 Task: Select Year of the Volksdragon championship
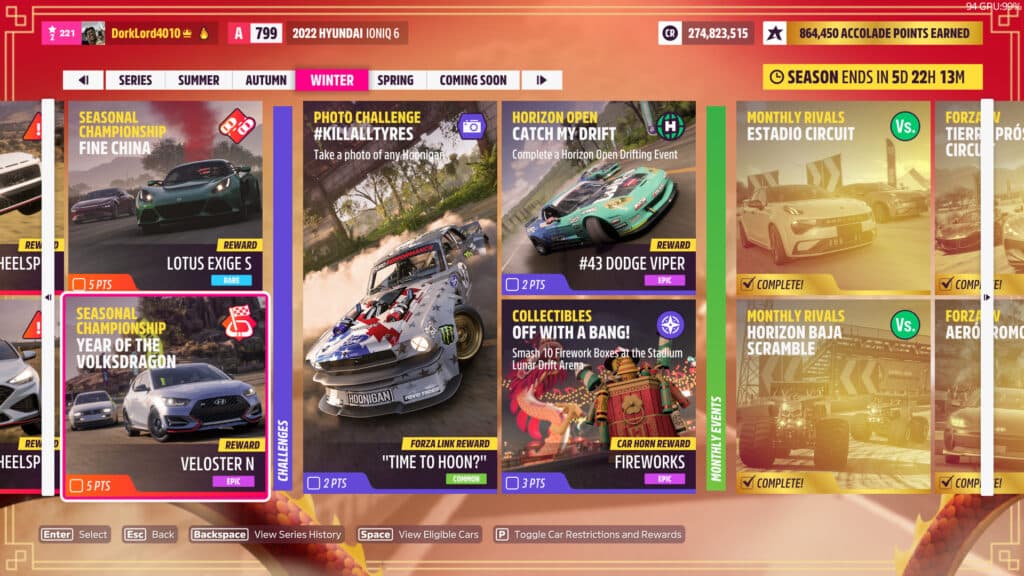click(x=165, y=395)
